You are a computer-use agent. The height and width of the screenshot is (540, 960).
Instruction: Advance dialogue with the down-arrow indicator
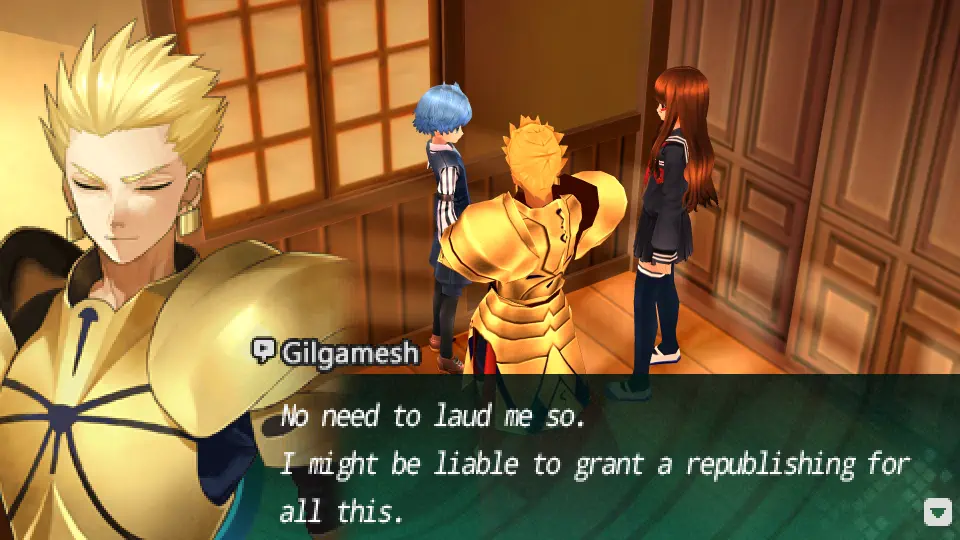(937, 513)
